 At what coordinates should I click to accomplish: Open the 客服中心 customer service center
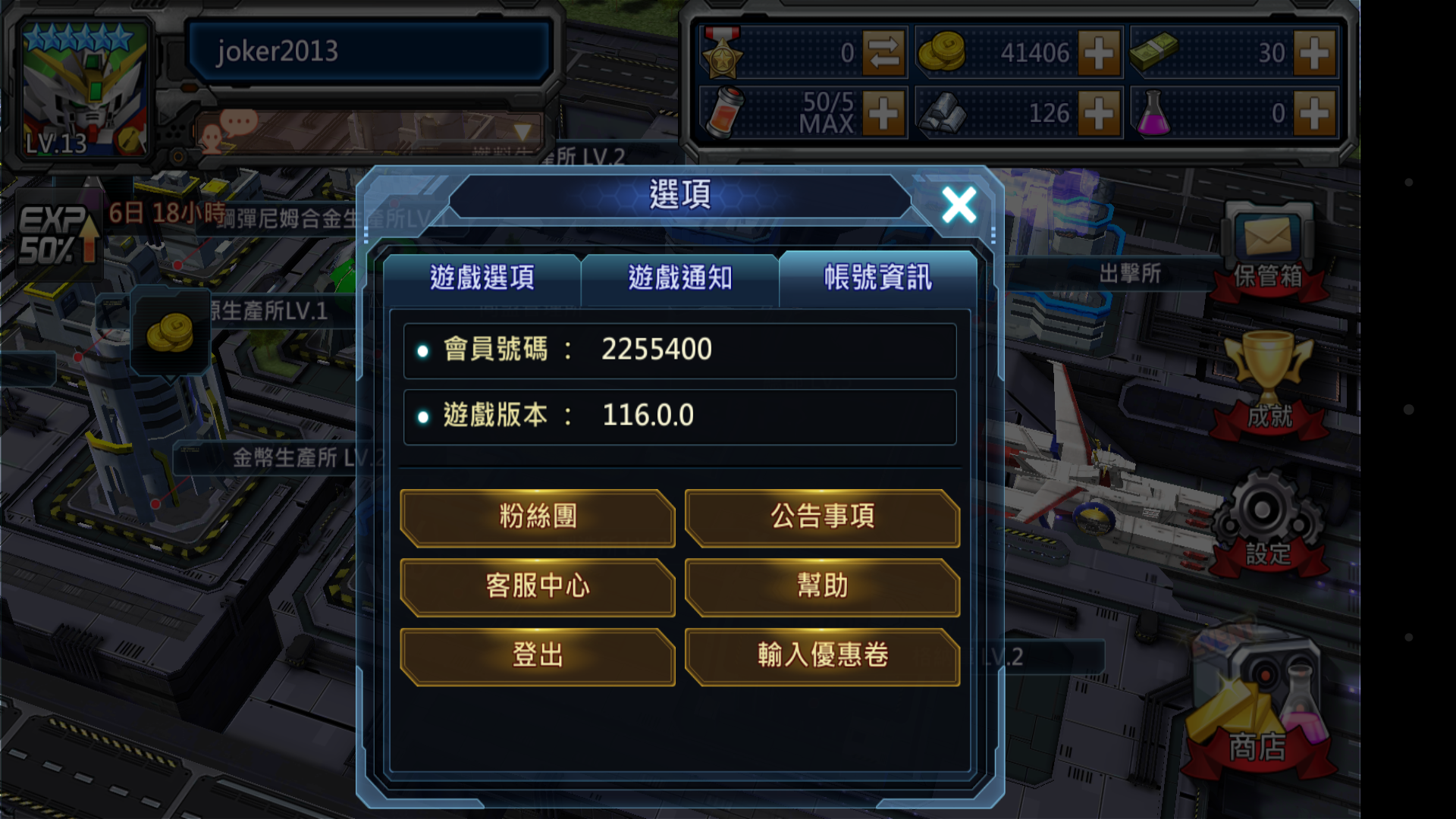point(538,586)
